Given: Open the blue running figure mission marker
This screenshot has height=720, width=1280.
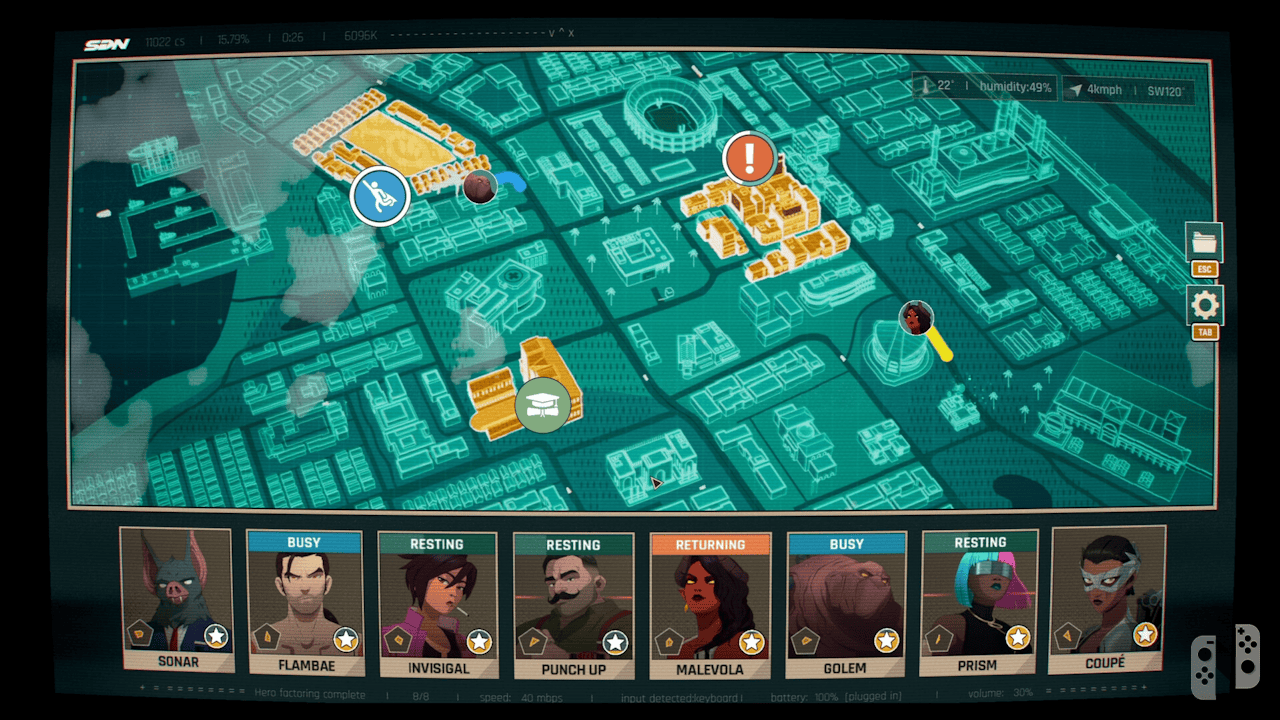Looking at the screenshot, I should 380,196.
